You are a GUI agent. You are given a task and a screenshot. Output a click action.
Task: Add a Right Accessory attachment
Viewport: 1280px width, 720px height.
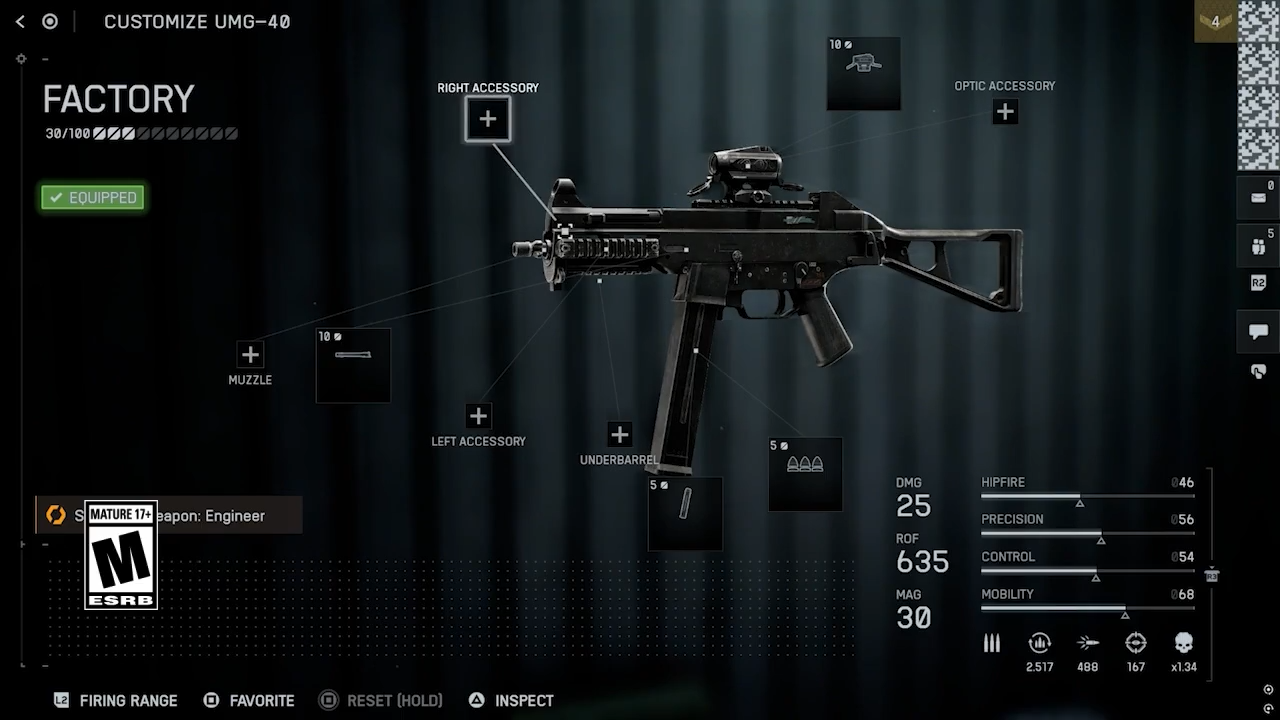point(487,119)
